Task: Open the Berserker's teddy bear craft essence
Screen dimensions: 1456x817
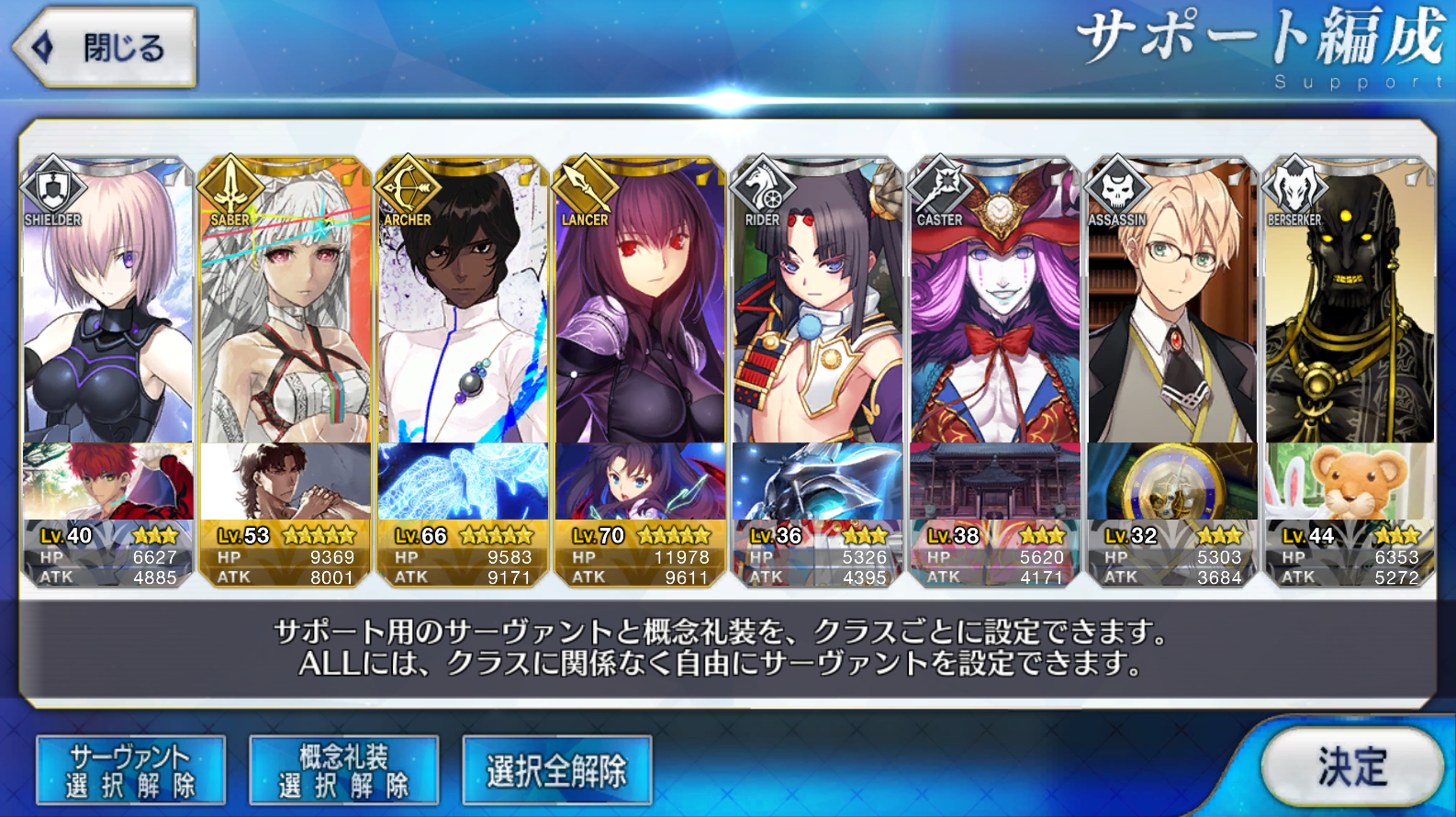Action: point(1350,482)
